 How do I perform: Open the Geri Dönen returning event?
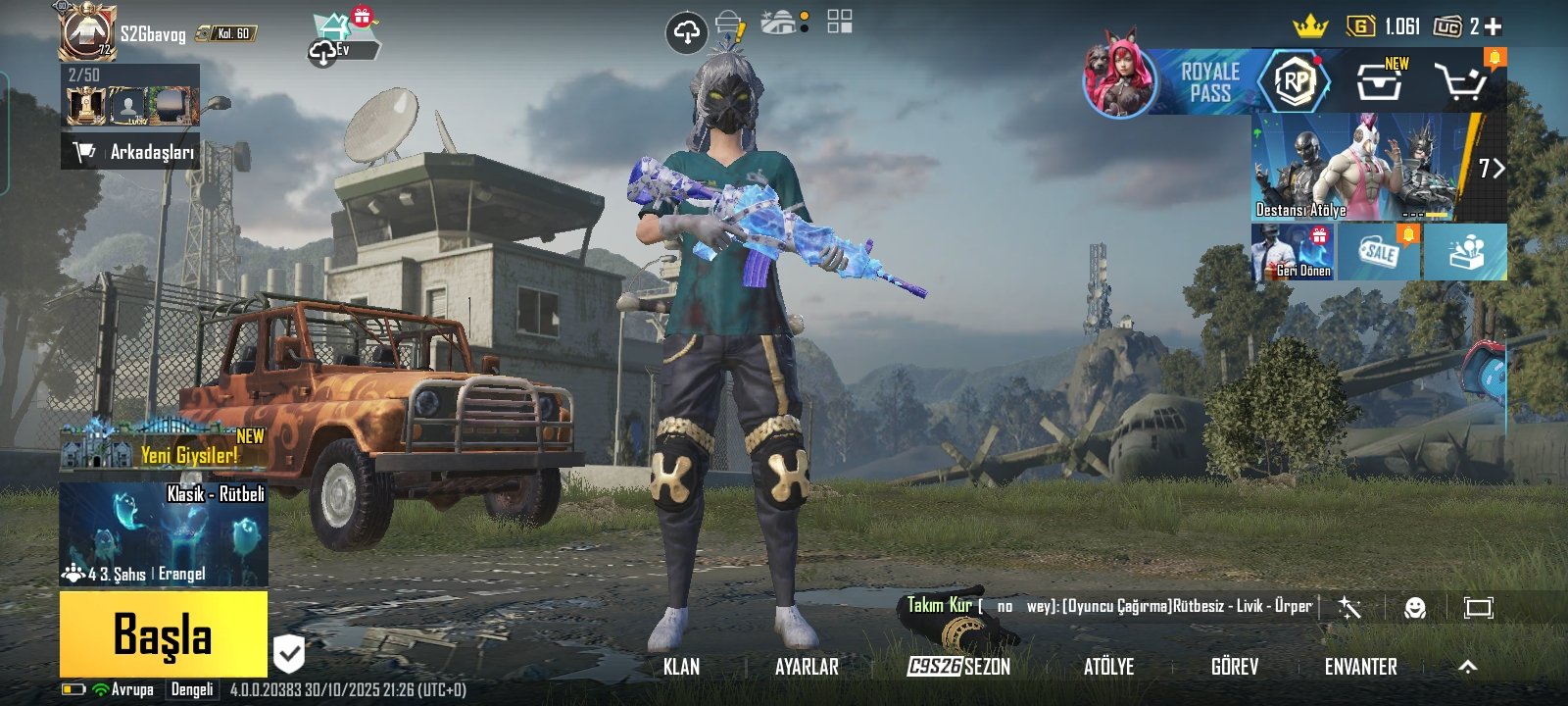pos(1293,252)
